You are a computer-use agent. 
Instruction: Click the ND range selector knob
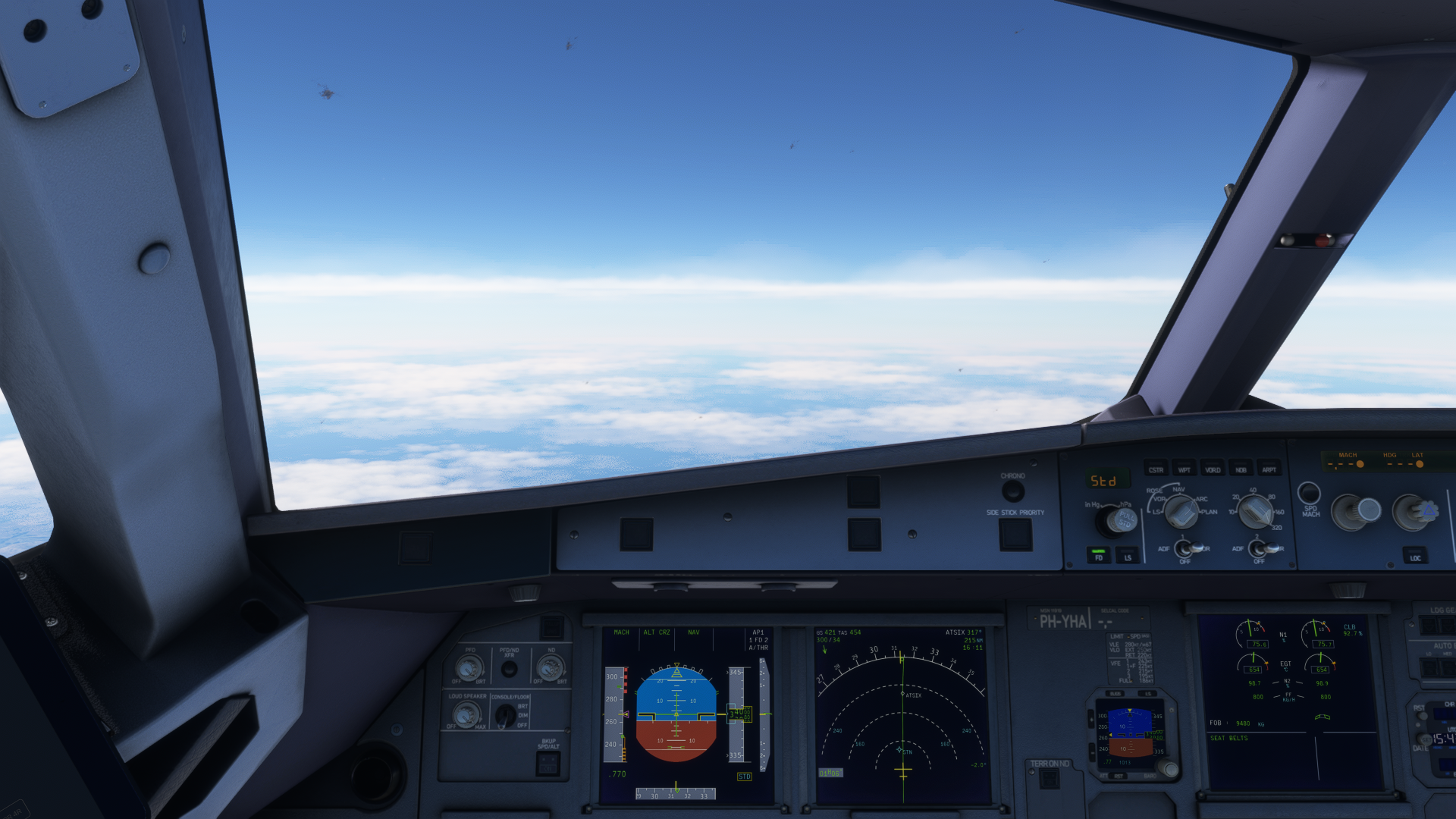(x=1256, y=511)
